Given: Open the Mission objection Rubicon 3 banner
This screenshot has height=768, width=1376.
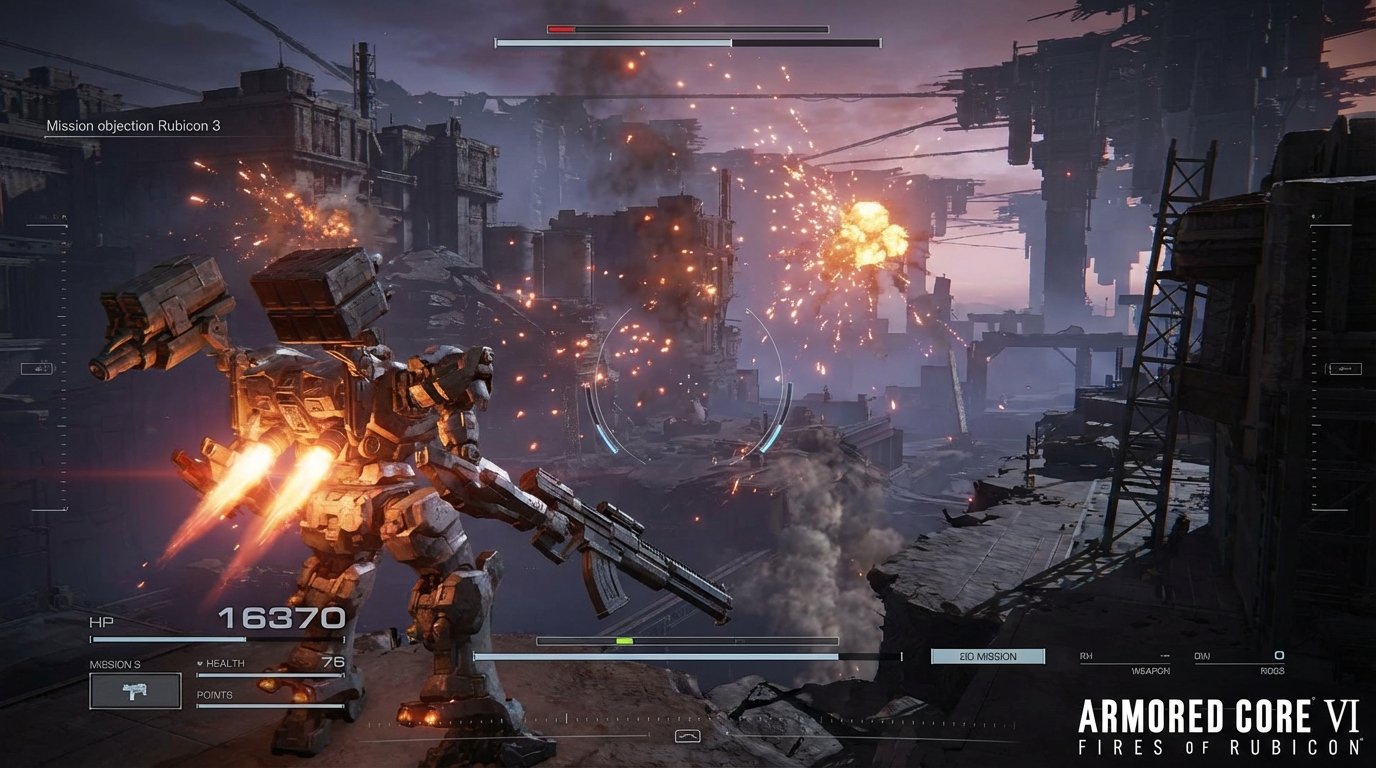Looking at the screenshot, I should point(134,126).
